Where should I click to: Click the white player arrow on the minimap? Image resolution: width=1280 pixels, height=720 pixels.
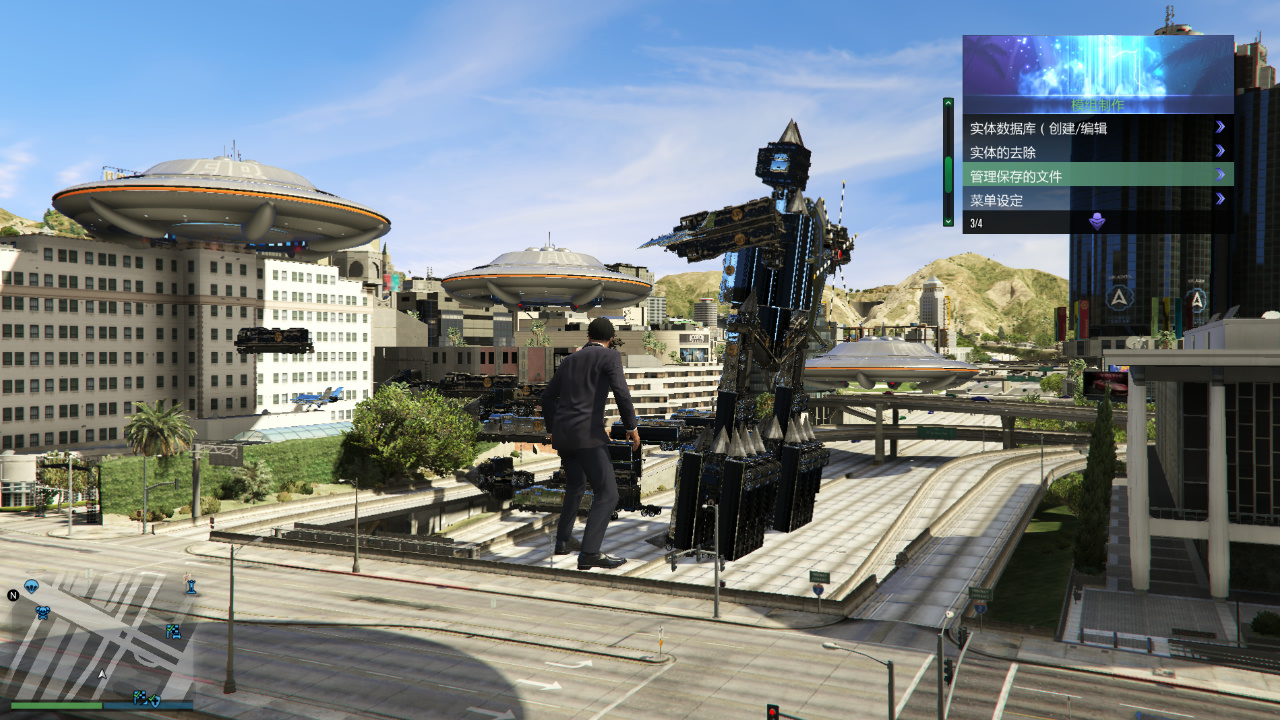pos(102,673)
